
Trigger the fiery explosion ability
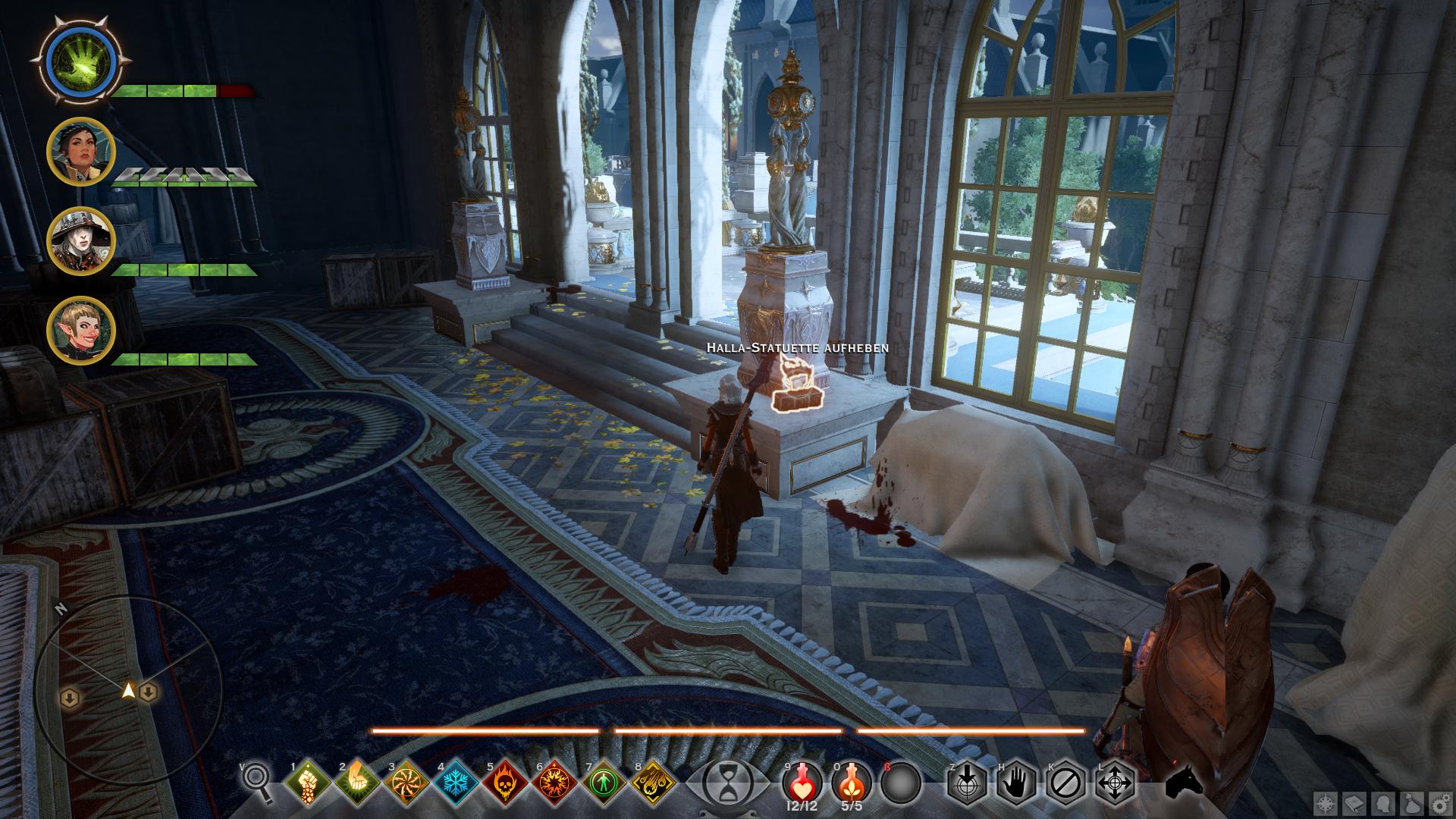click(x=555, y=783)
